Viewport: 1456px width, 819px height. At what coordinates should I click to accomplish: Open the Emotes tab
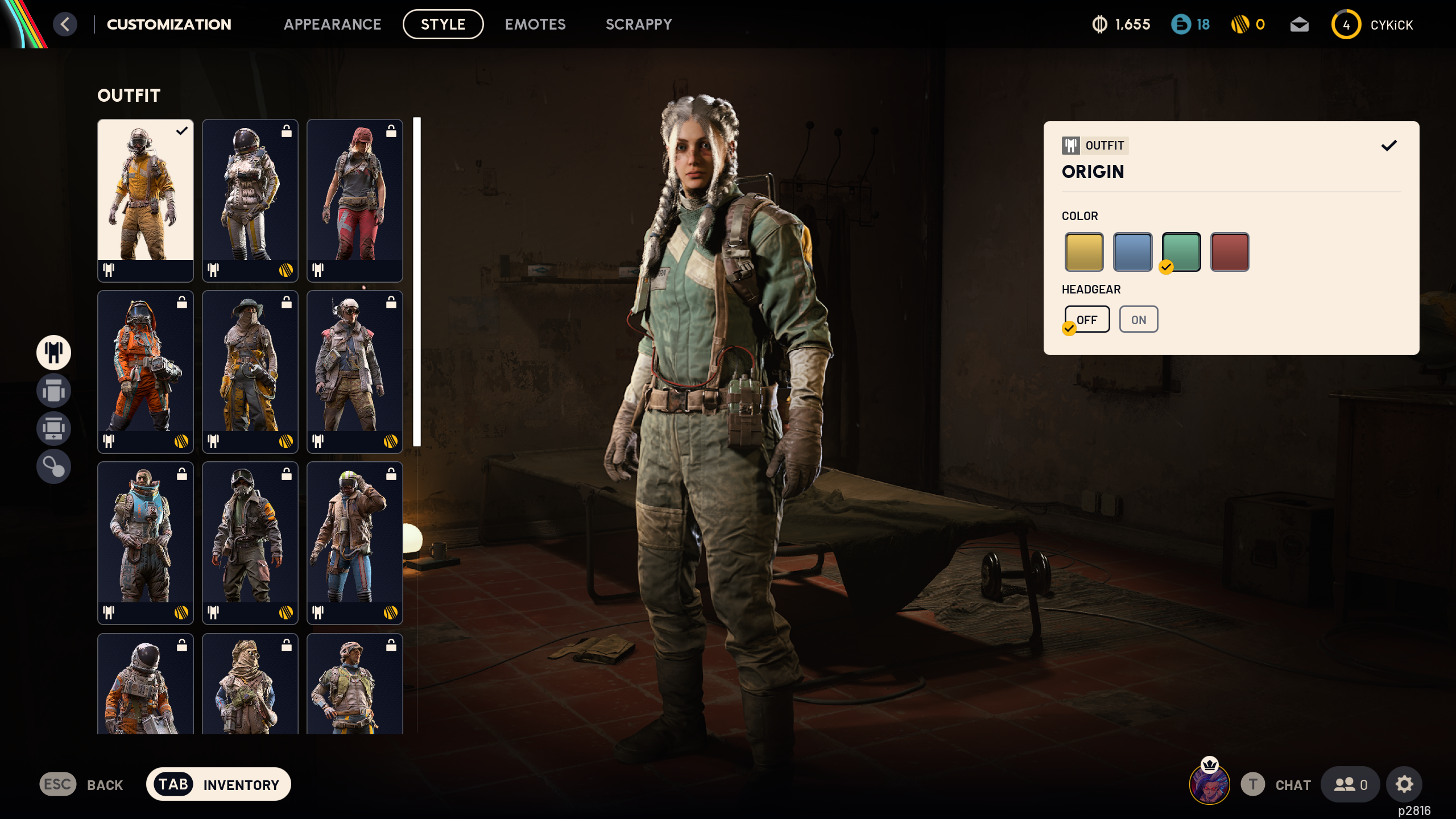(x=535, y=24)
